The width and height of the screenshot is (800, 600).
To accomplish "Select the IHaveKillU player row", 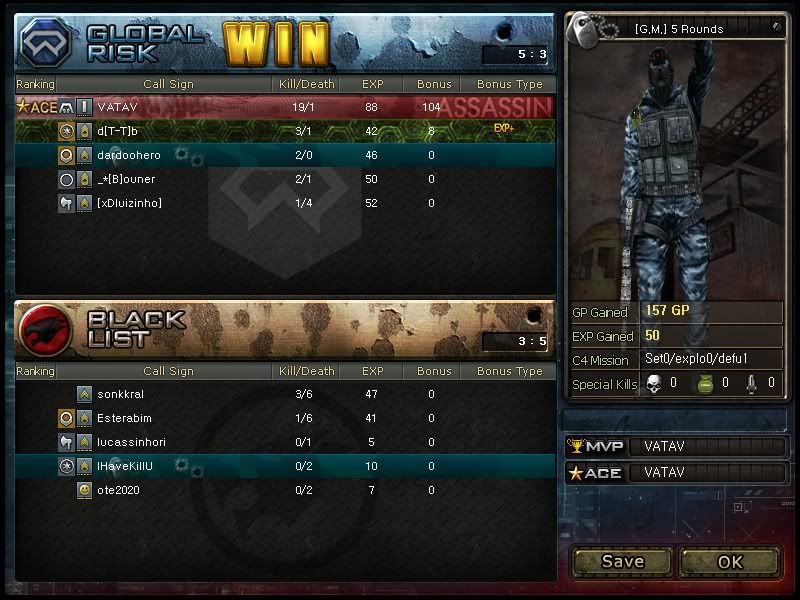I will click(x=285, y=466).
